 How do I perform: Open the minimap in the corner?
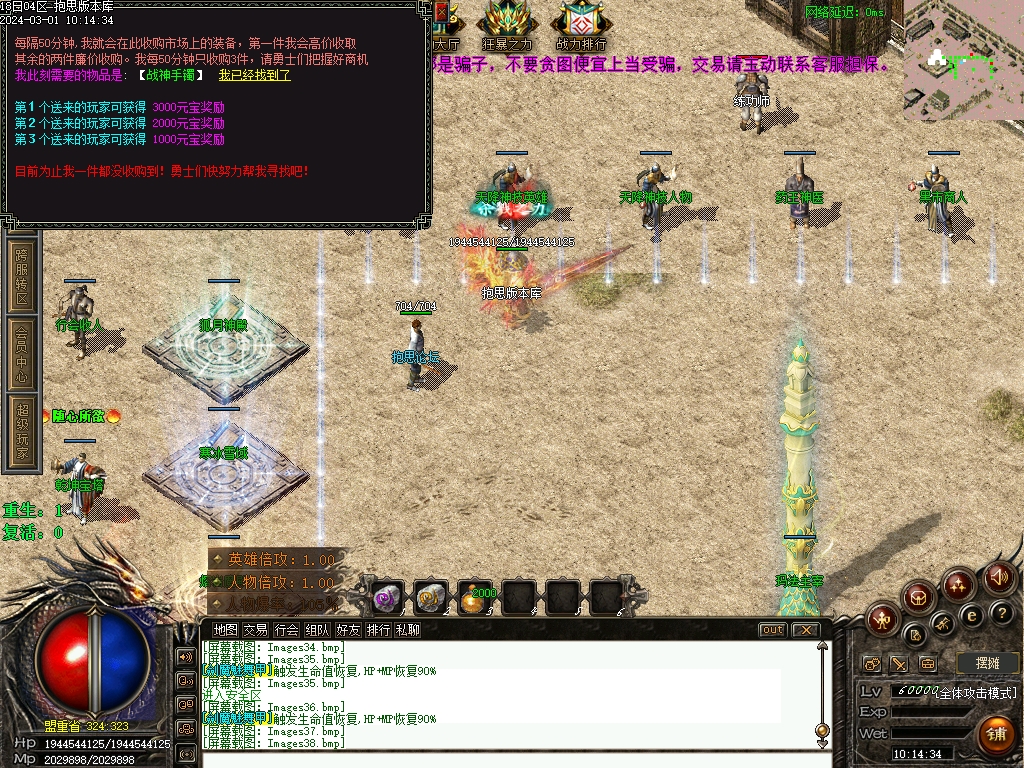[x=962, y=60]
